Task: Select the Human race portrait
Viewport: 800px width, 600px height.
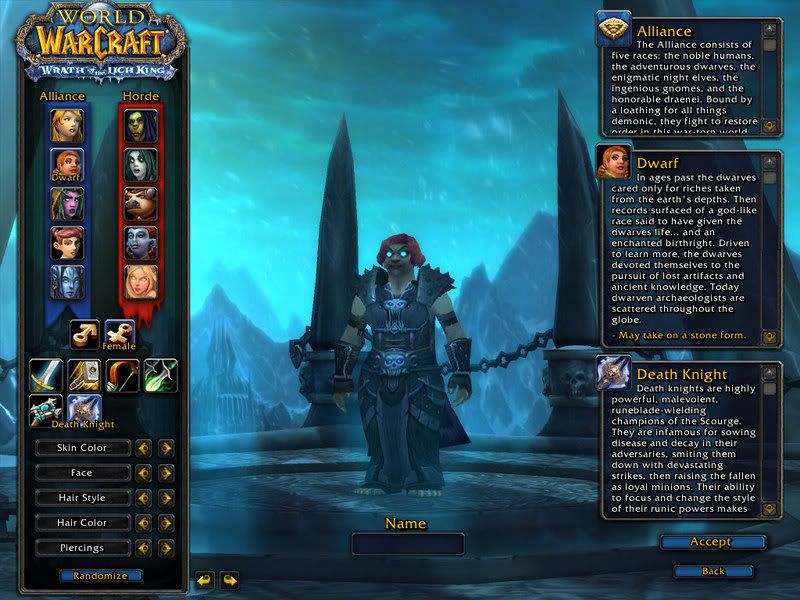Action: [x=67, y=124]
